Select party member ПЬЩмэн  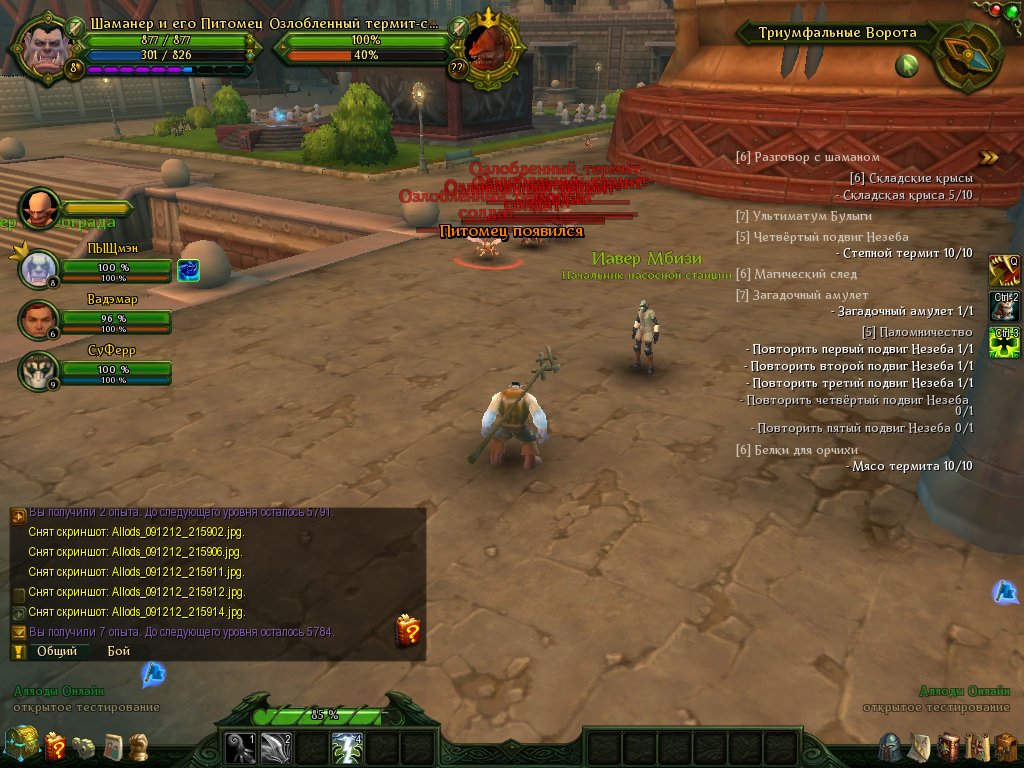39,269
